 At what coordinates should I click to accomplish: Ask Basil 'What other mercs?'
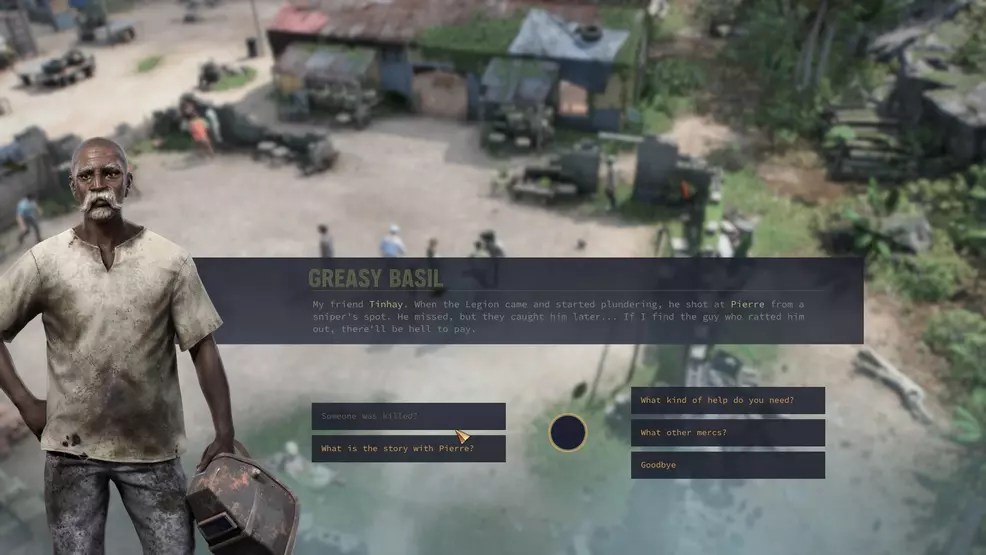click(x=727, y=433)
